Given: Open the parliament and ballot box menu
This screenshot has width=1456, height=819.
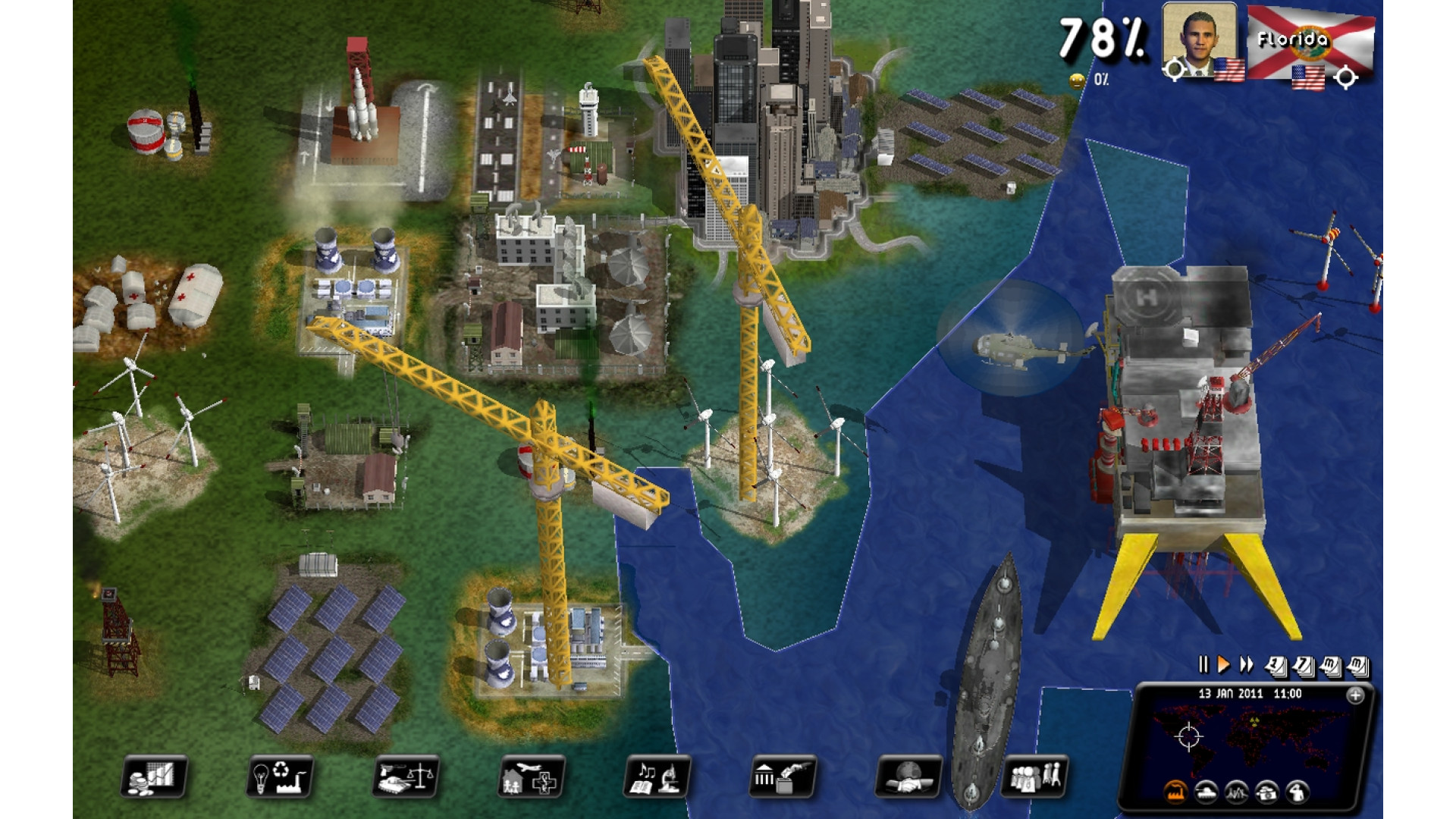Looking at the screenshot, I should pyautogui.click(x=783, y=777).
